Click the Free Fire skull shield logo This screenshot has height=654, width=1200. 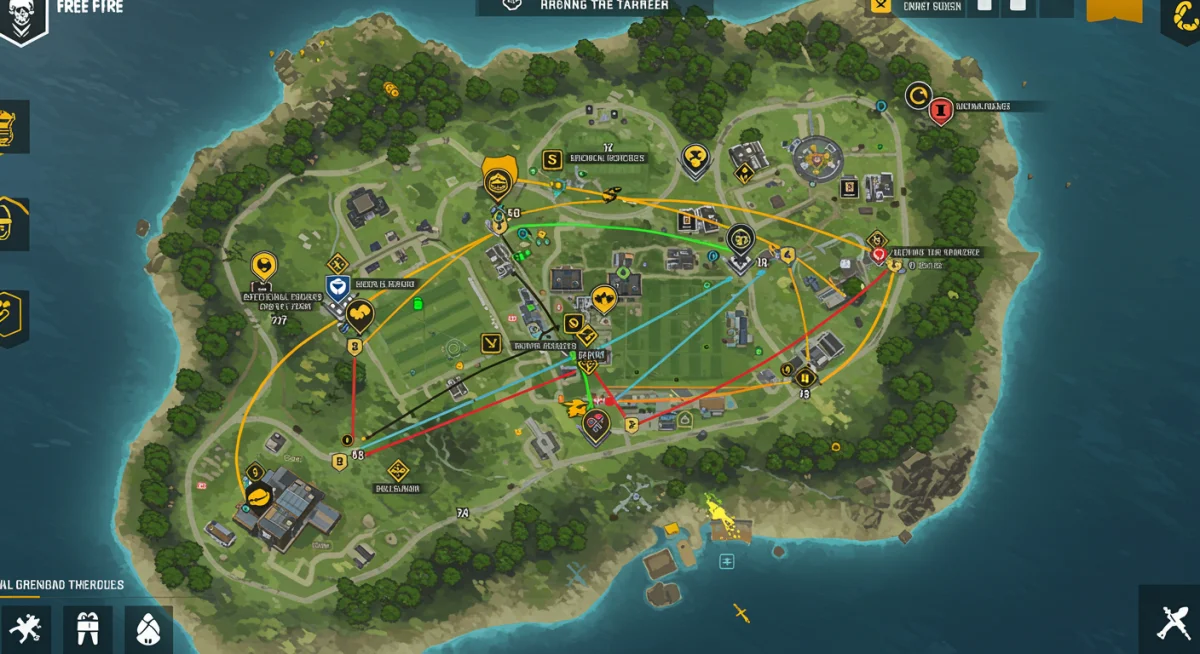(x=22, y=20)
